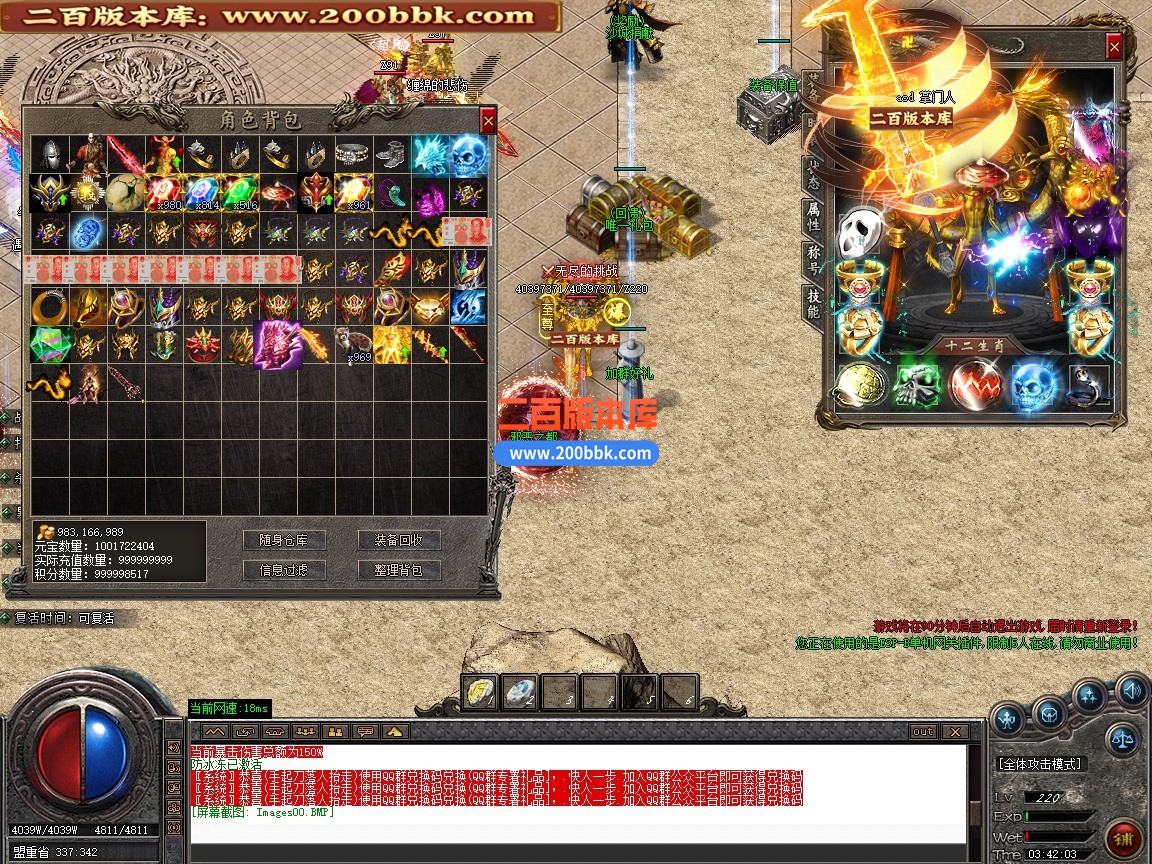The width and height of the screenshot is (1152, 864).
Task: Select the steel helmet in the bag
Action: (x=50, y=155)
